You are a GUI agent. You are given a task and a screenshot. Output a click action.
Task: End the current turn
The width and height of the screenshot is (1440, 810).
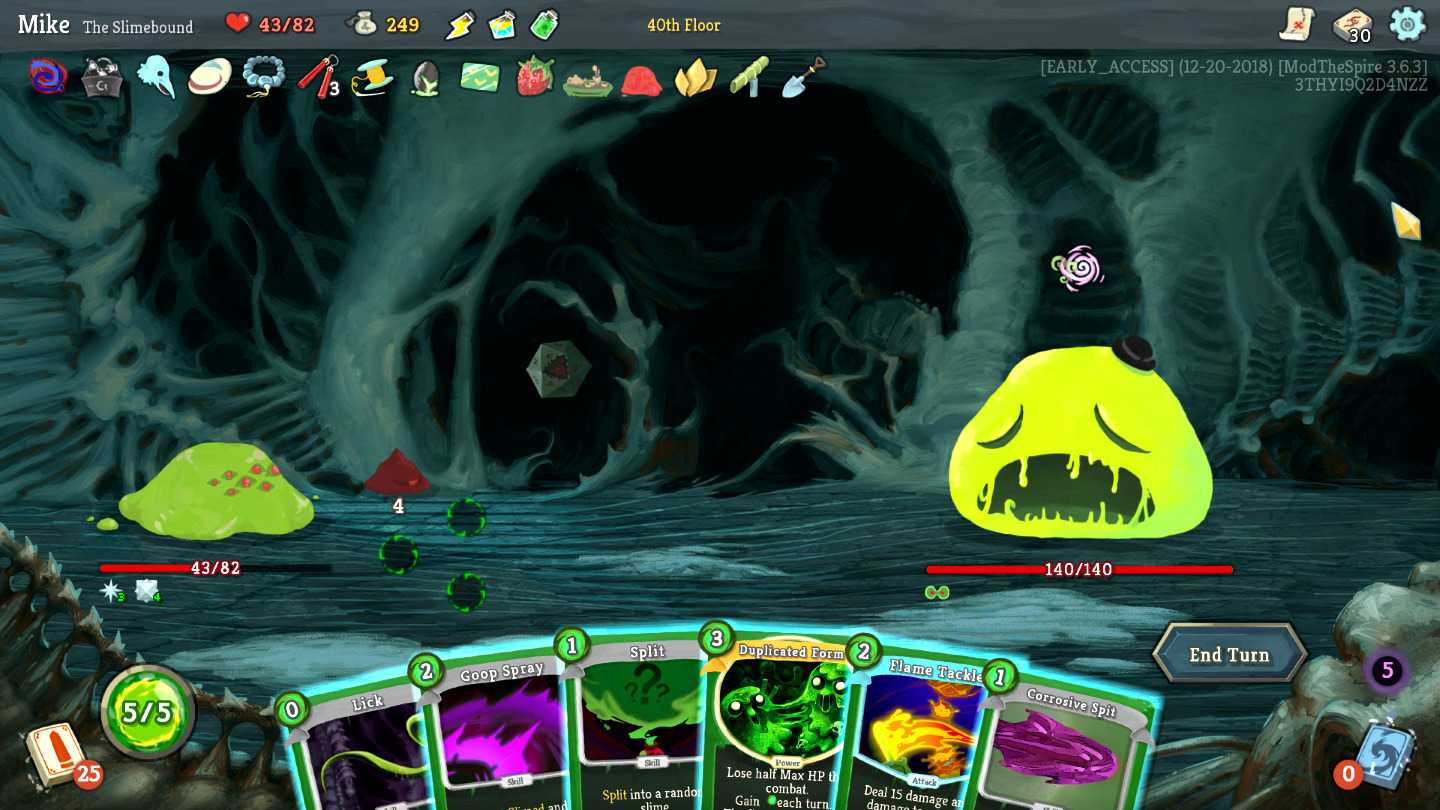1229,655
